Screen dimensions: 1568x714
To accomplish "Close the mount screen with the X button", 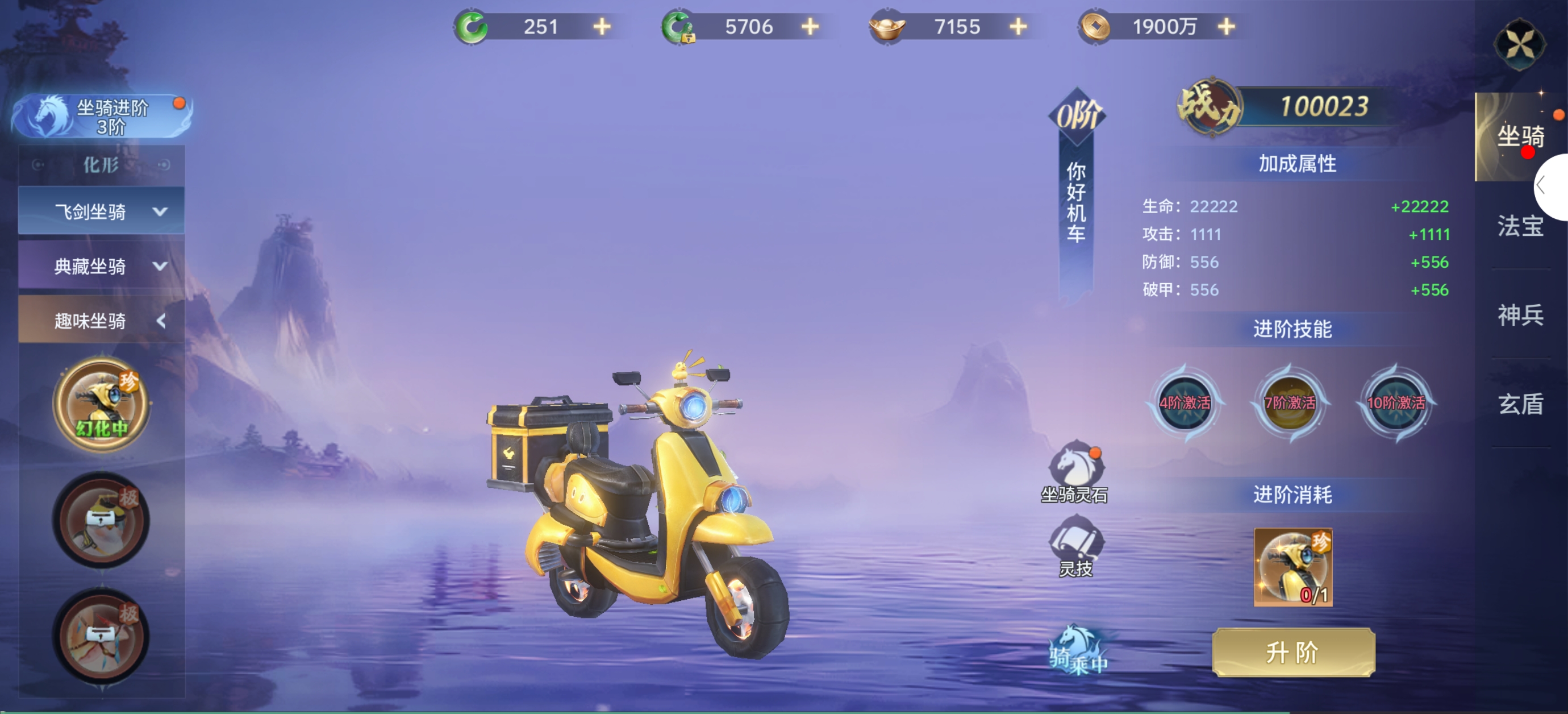I will click(1519, 44).
